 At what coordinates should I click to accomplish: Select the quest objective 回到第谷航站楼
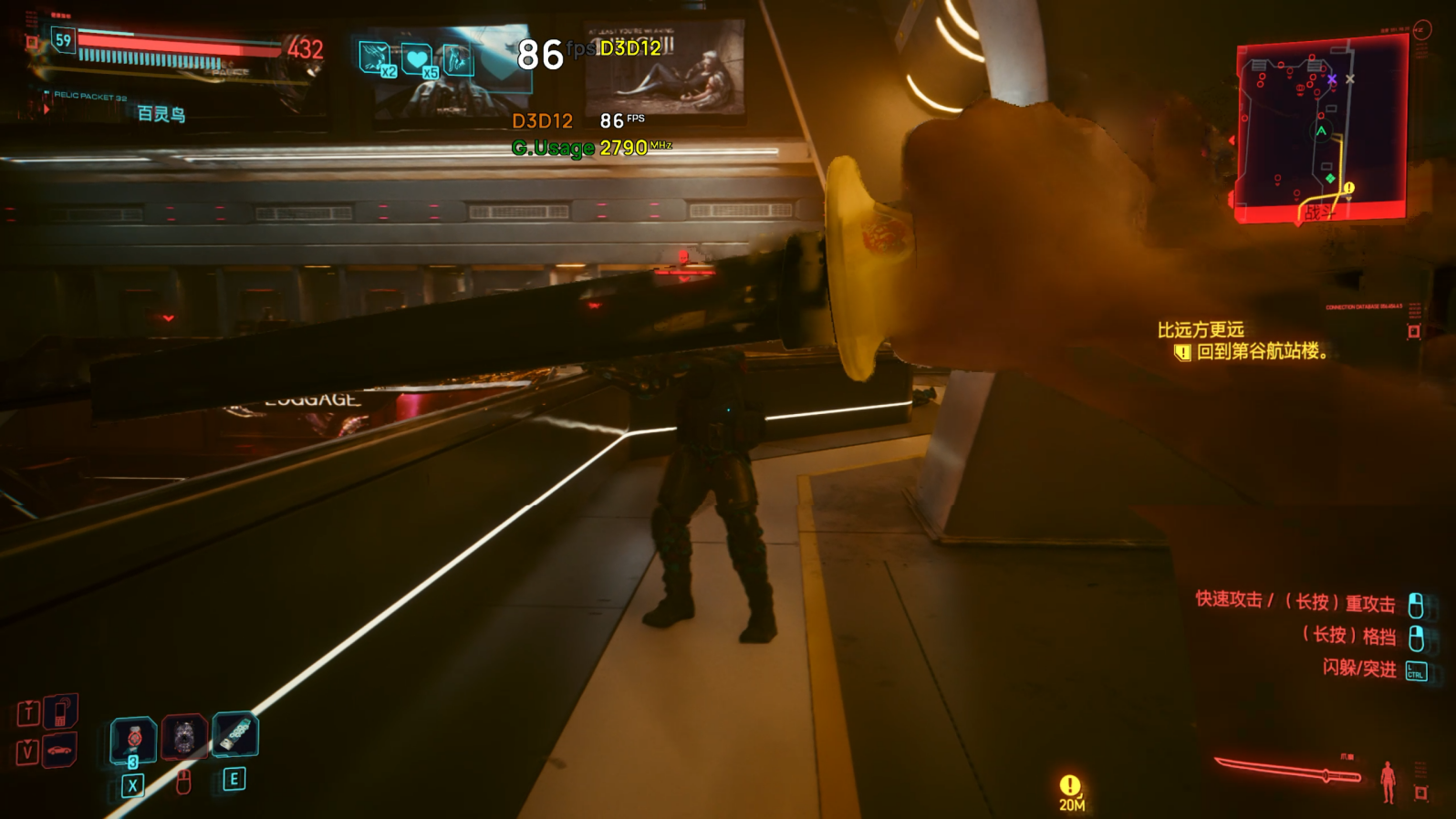pos(1263,352)
